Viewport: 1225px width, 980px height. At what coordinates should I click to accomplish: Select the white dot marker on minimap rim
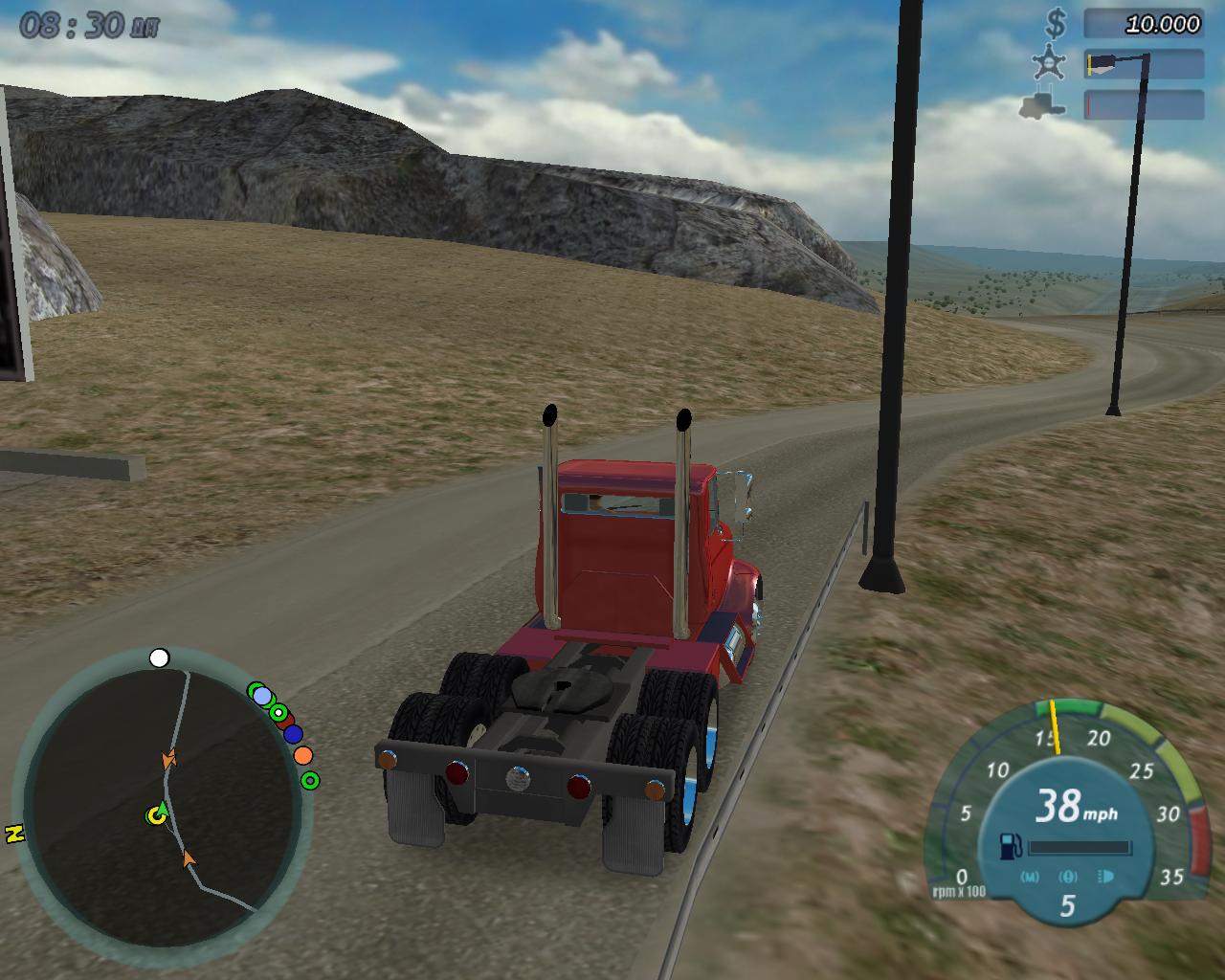click(x=160, y=658)
